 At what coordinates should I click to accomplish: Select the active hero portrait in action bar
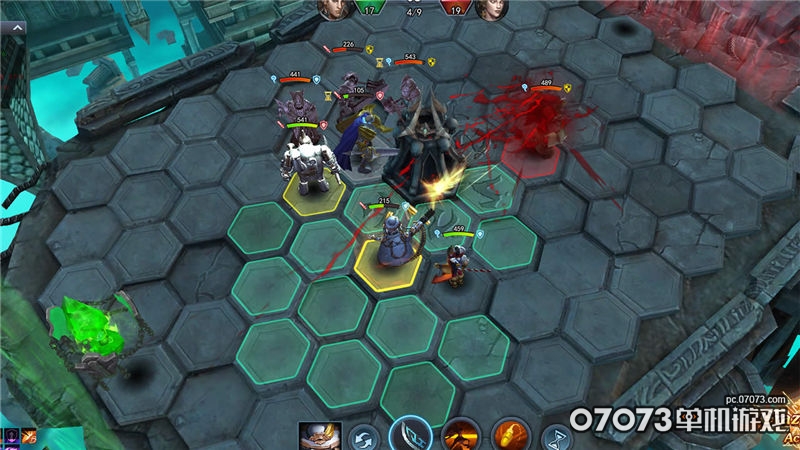coord(320,436)
